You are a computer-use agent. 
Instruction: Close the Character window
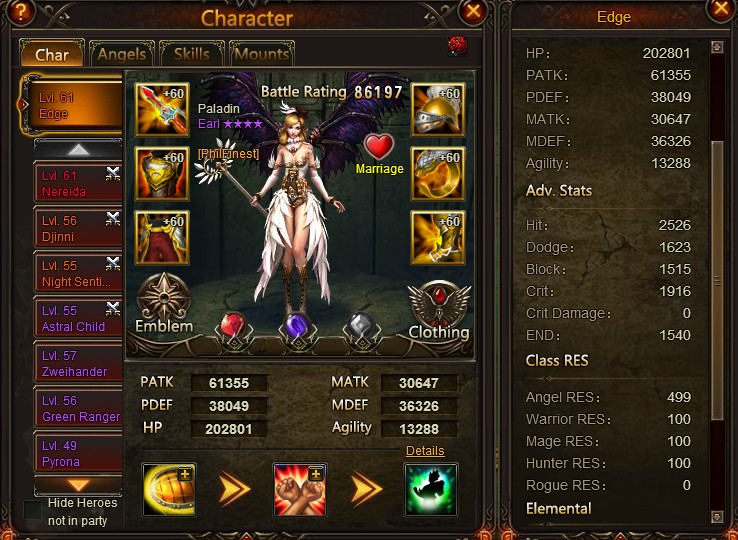click(x=474, y=12)
